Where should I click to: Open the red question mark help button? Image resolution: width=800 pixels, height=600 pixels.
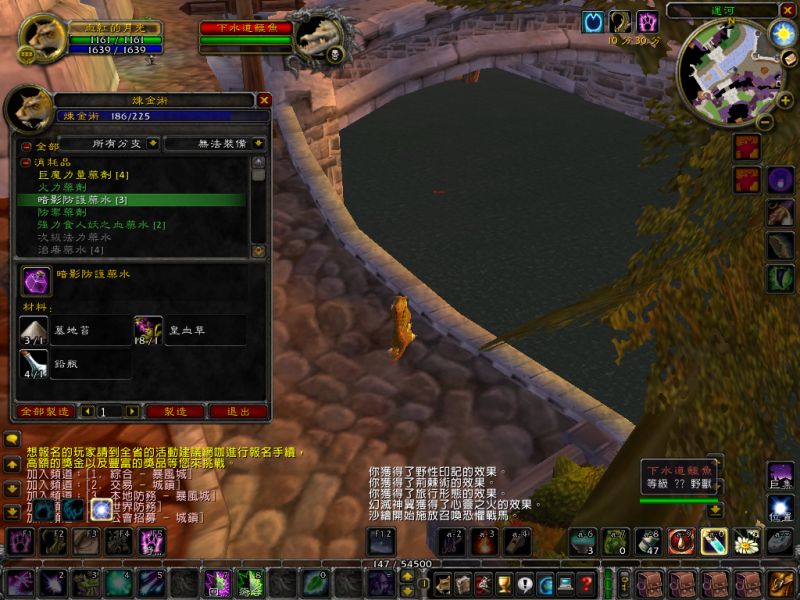(x=588, y=583)
